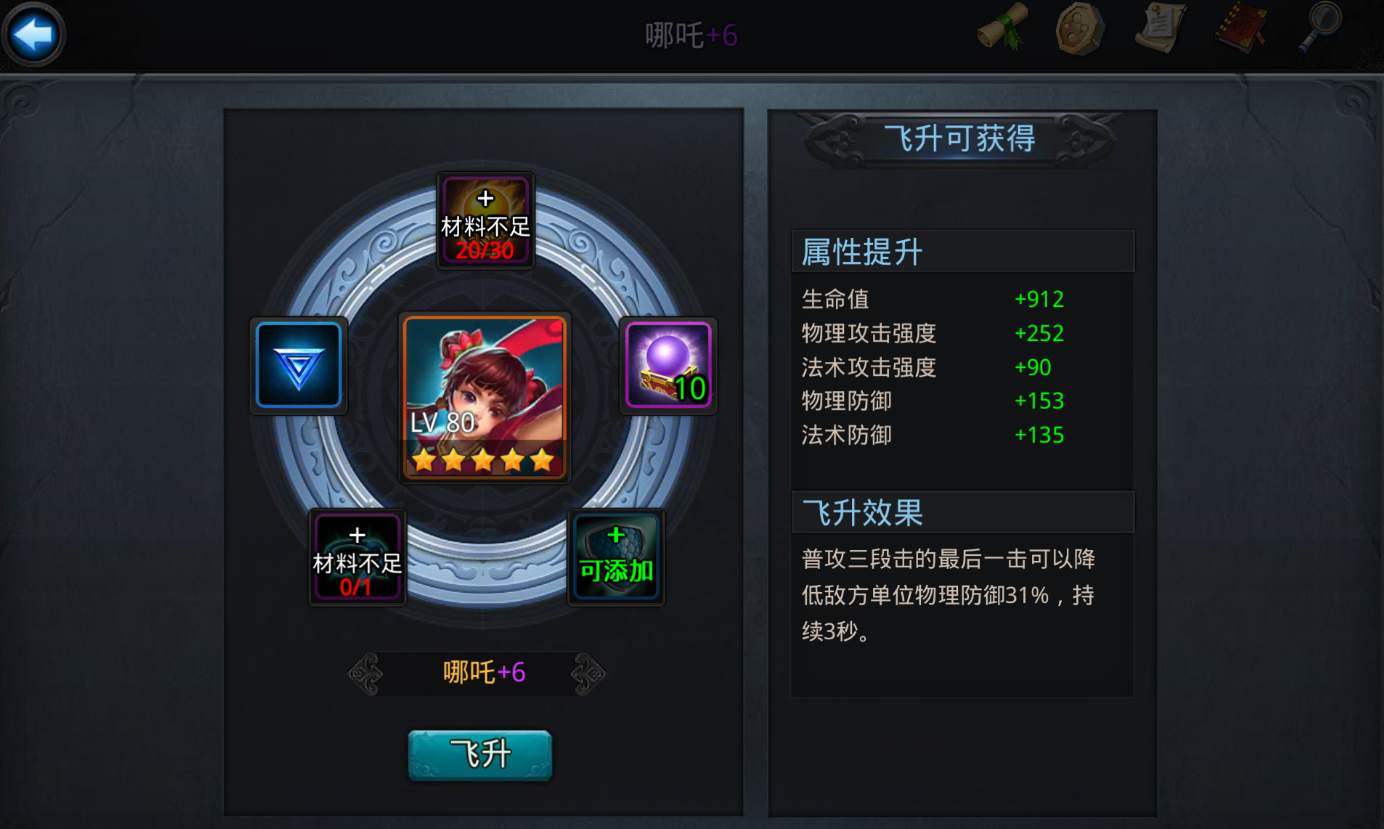Click the 可添加 material slot
The width and height of the screenshot is (1384, 829).
616,557
